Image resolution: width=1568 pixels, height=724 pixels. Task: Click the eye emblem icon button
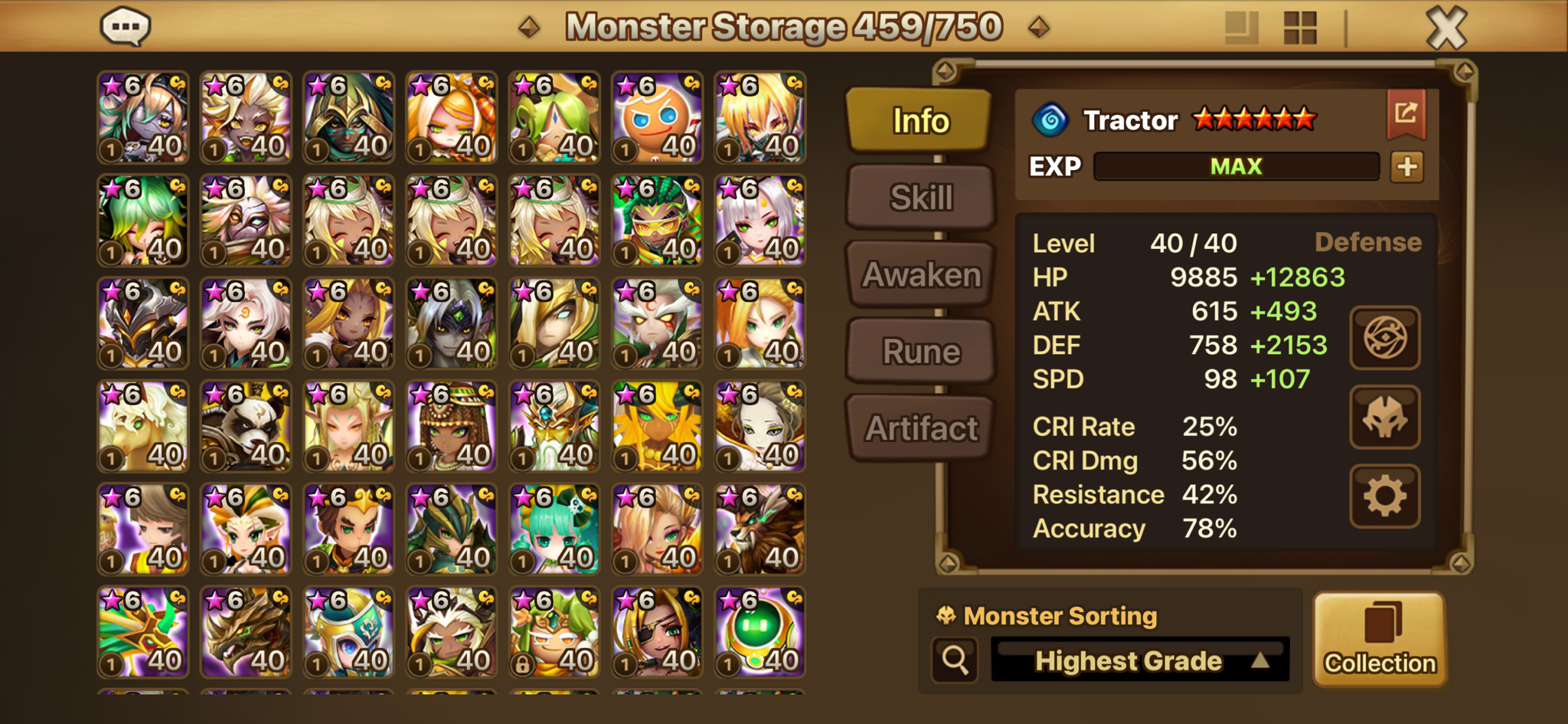1384,338
